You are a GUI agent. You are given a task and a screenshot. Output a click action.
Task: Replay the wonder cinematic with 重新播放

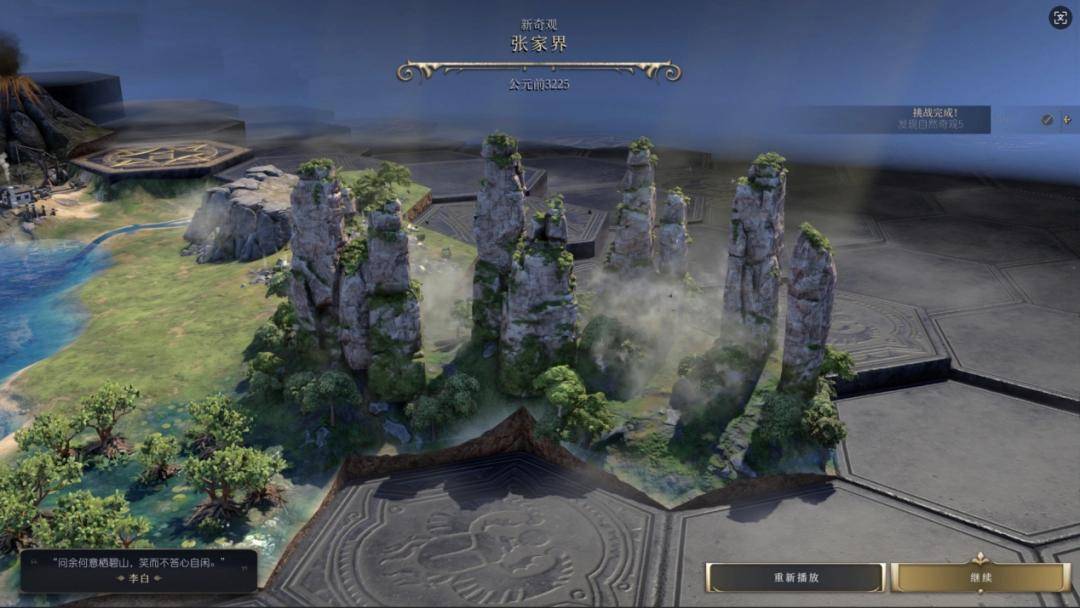[x=796, y=578]
